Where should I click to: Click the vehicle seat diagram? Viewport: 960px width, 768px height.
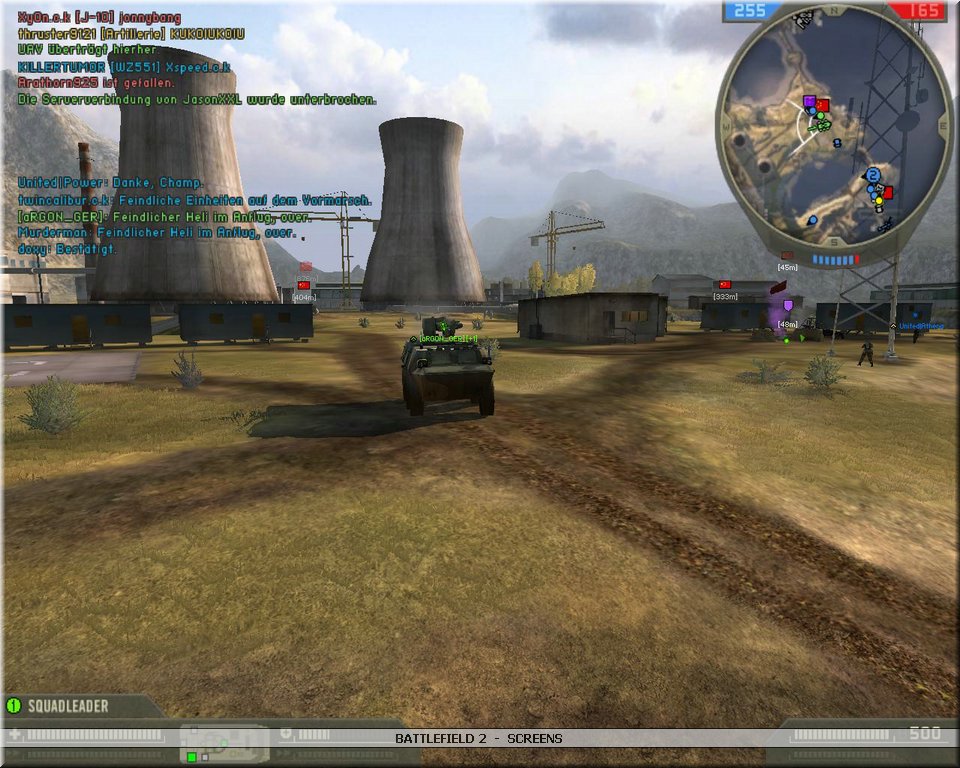pyautogui.click(x=224, y=743)
